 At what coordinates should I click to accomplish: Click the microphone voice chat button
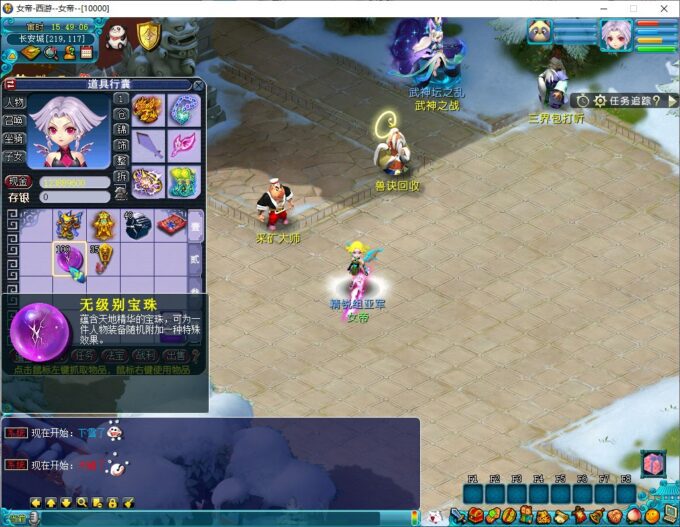(x=33, y=518)
